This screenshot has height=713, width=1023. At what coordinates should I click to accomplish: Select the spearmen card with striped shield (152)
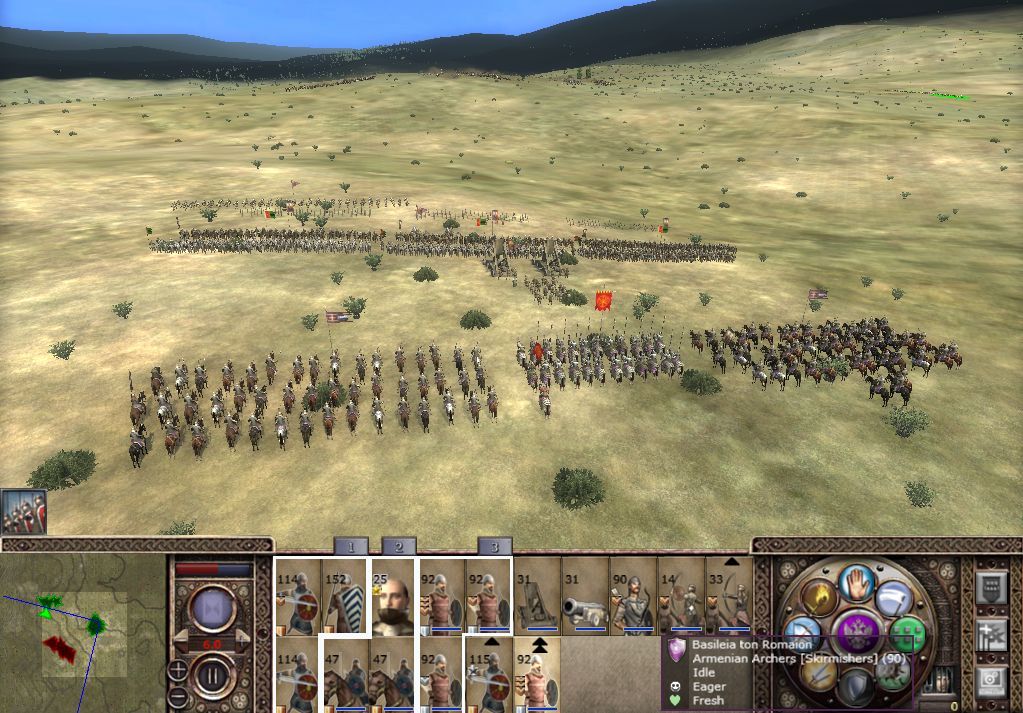tap(345, 597)
